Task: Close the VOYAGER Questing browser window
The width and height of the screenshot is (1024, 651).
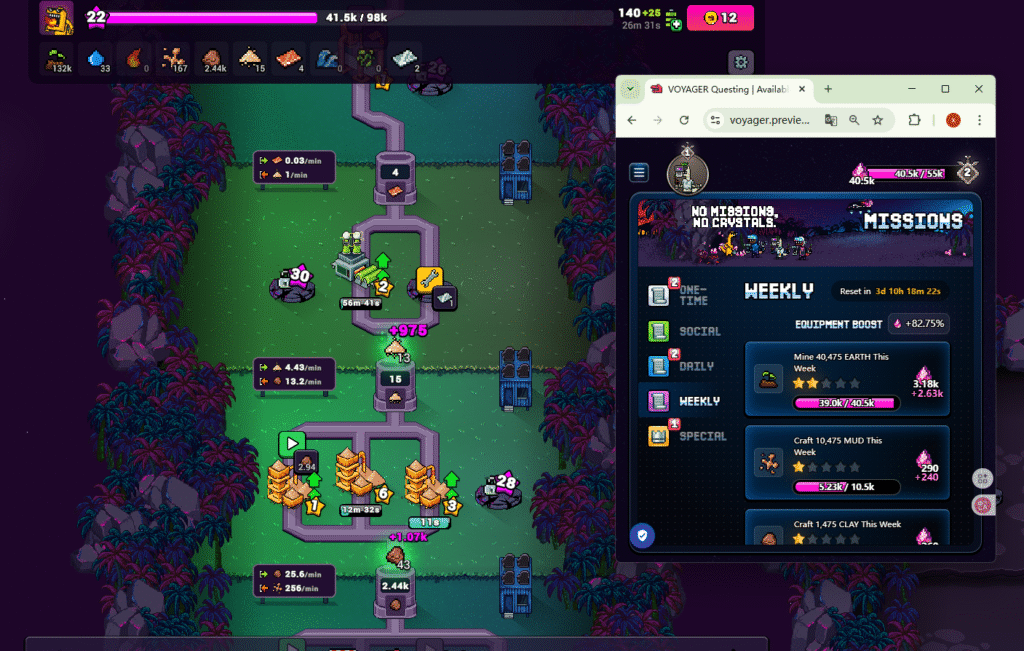Action: tap(979, 89)
